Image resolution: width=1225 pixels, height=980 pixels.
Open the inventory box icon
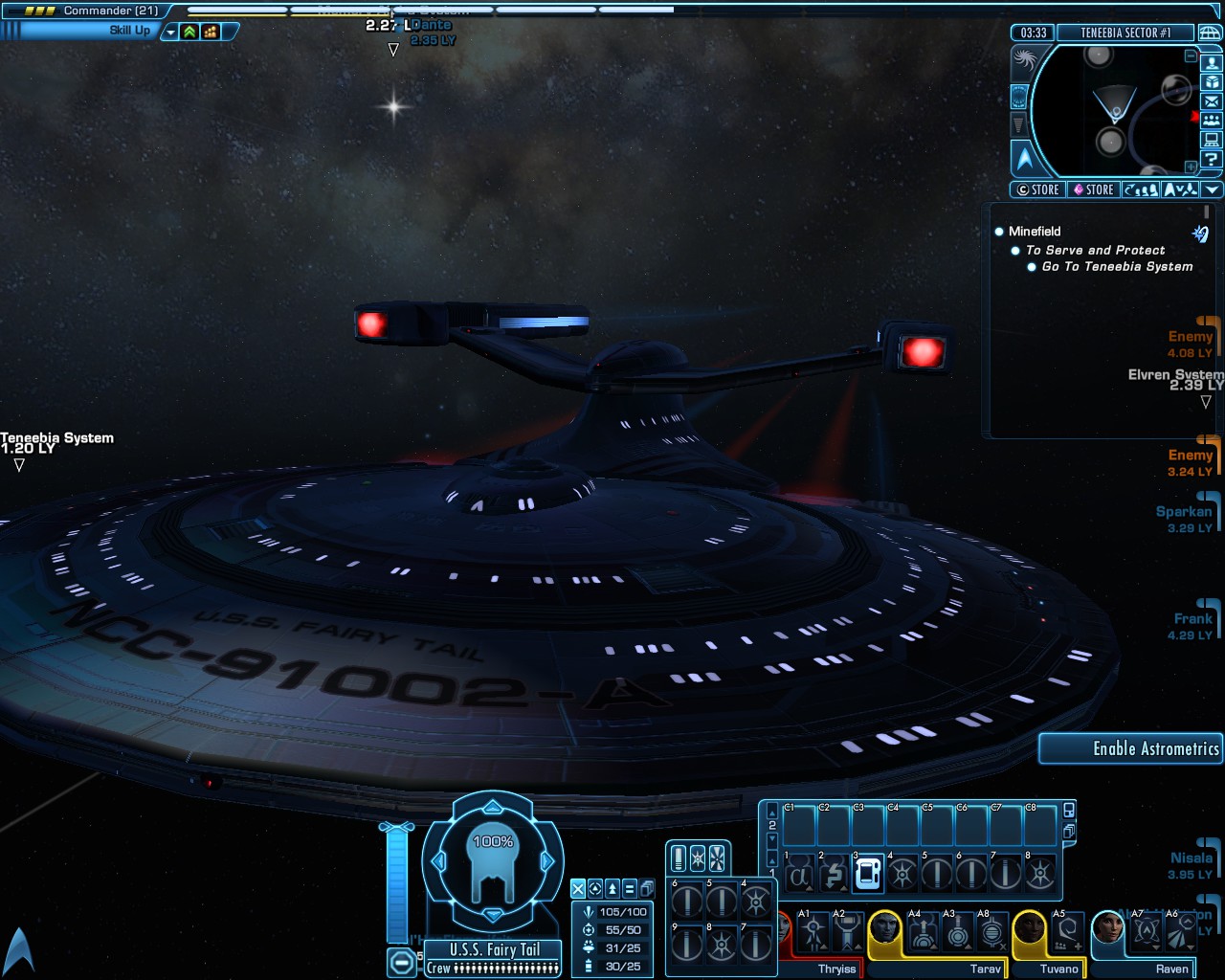click(1212, 82)
